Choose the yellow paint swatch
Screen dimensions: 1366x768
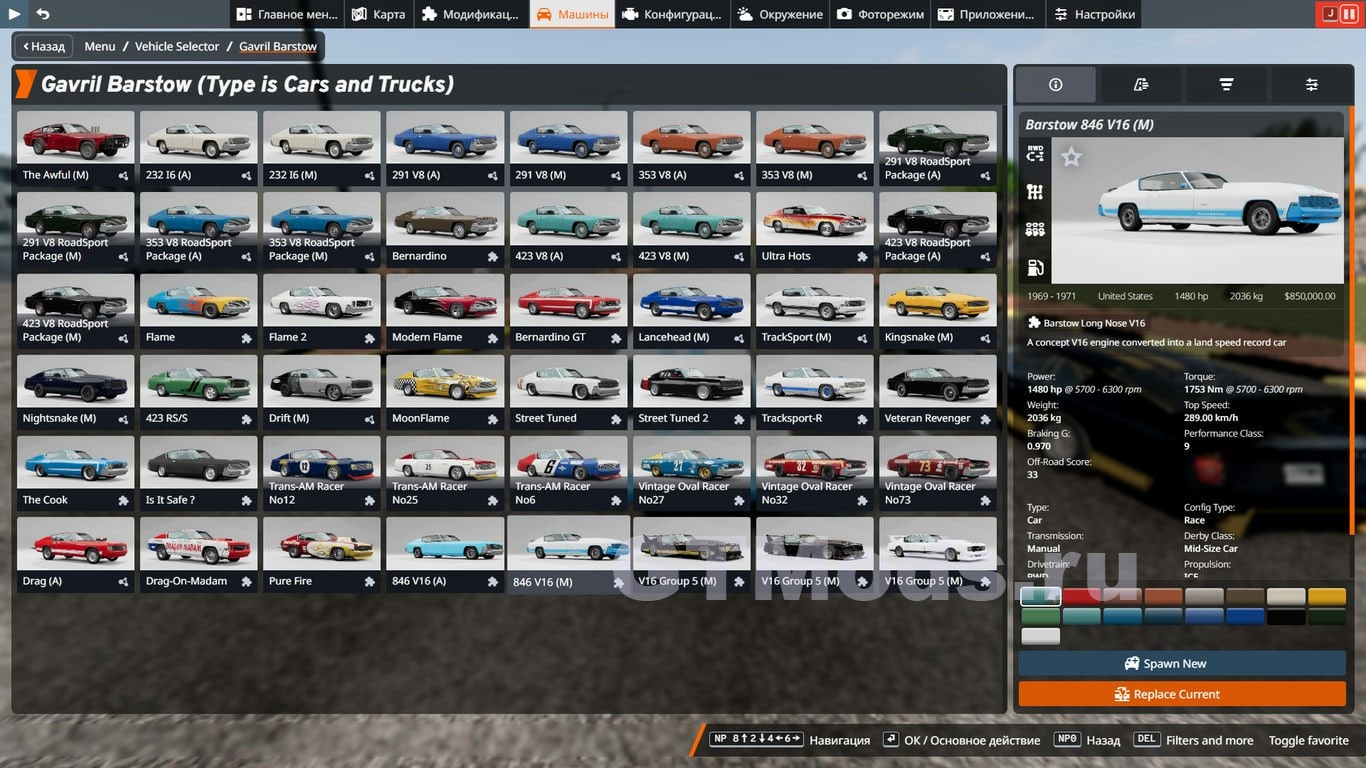point(1327,597)
